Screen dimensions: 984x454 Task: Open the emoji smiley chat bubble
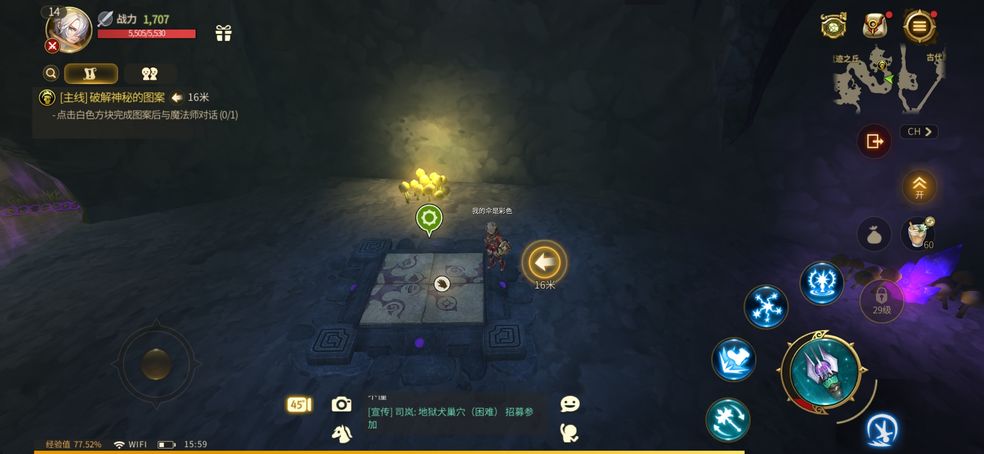click(x=570, y=404)
